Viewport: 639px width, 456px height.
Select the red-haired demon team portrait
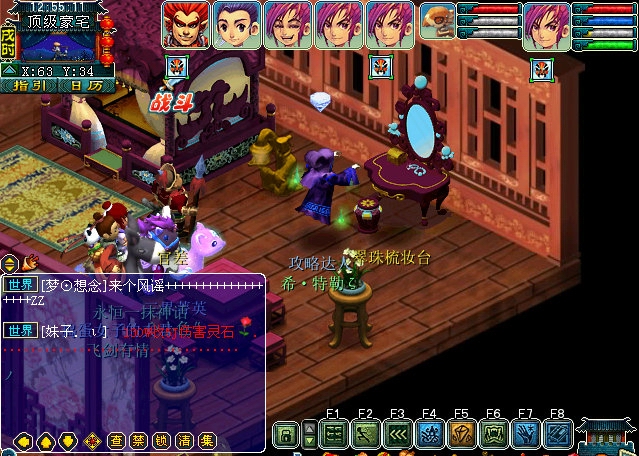coord(185,25)
